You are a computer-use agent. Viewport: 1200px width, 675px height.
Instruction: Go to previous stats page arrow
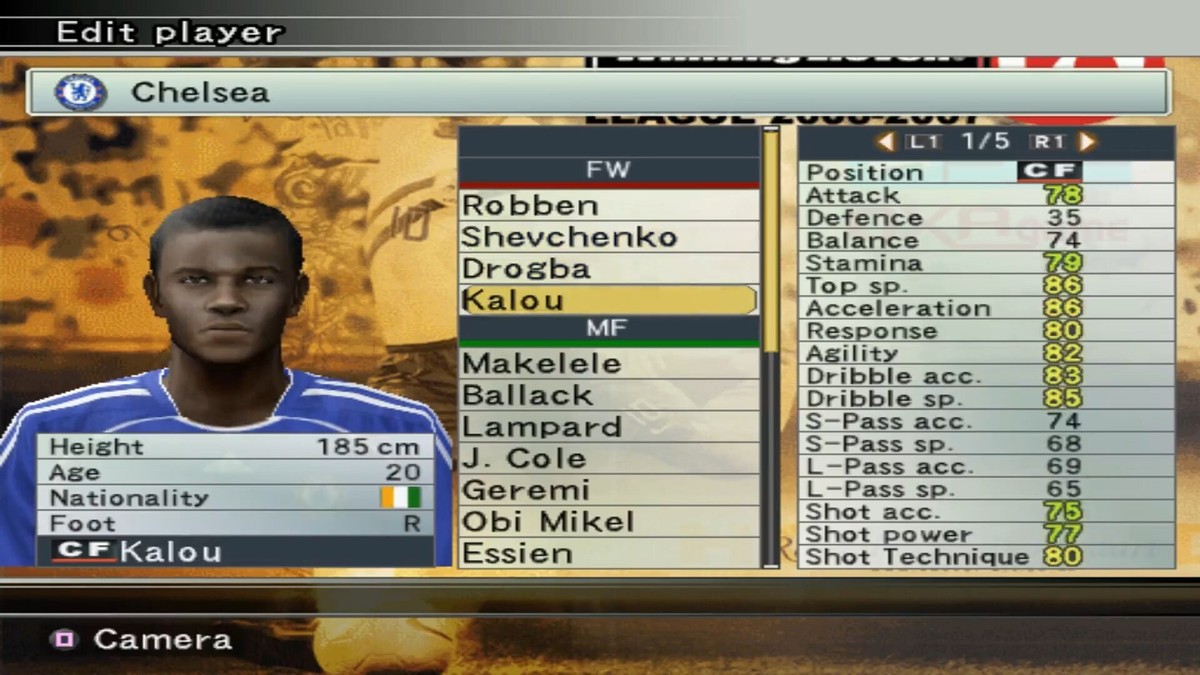(885, 142)
